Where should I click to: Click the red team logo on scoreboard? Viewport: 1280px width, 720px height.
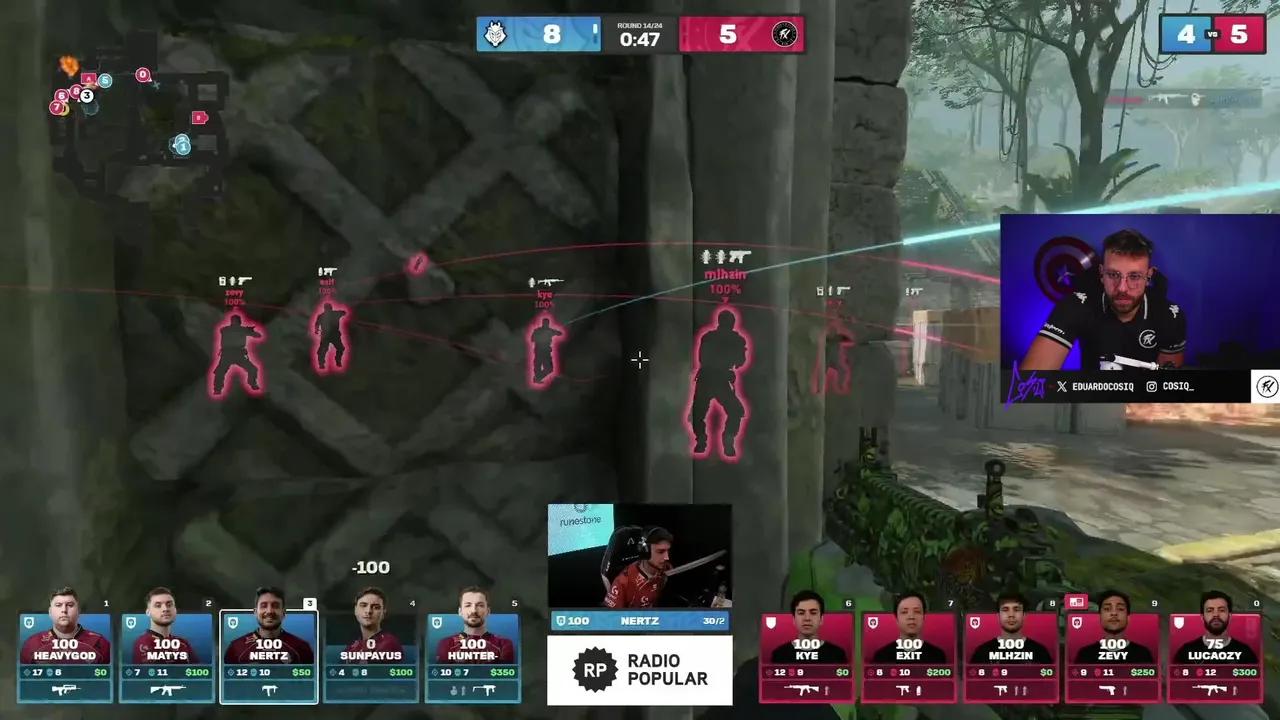(784, 34)
